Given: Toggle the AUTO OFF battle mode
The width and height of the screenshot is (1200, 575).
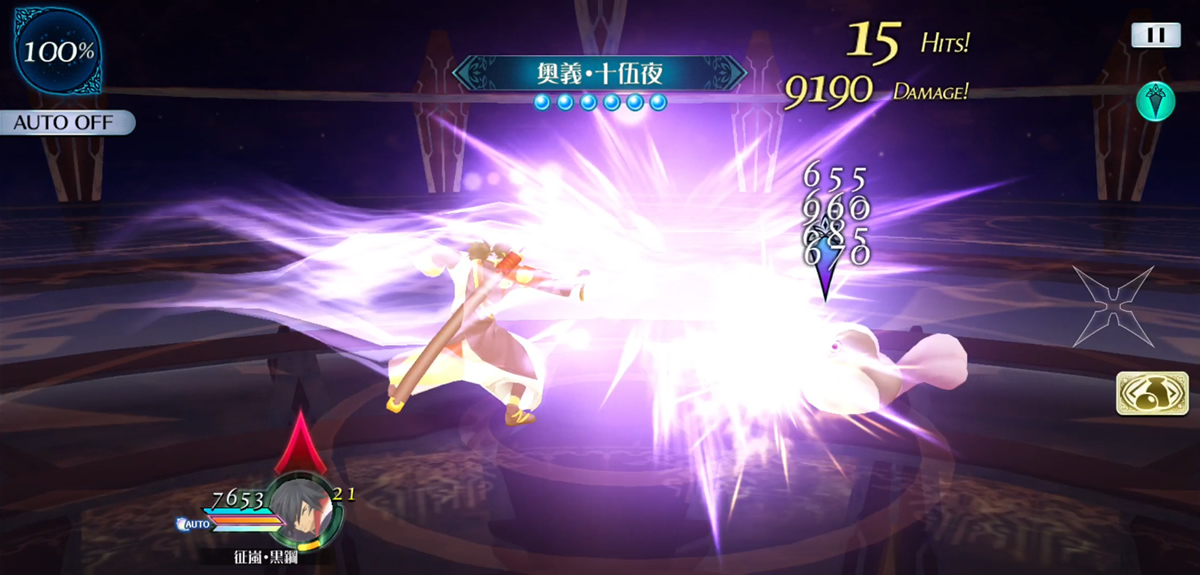Looking at the screenshot, I should coord(68,123).
